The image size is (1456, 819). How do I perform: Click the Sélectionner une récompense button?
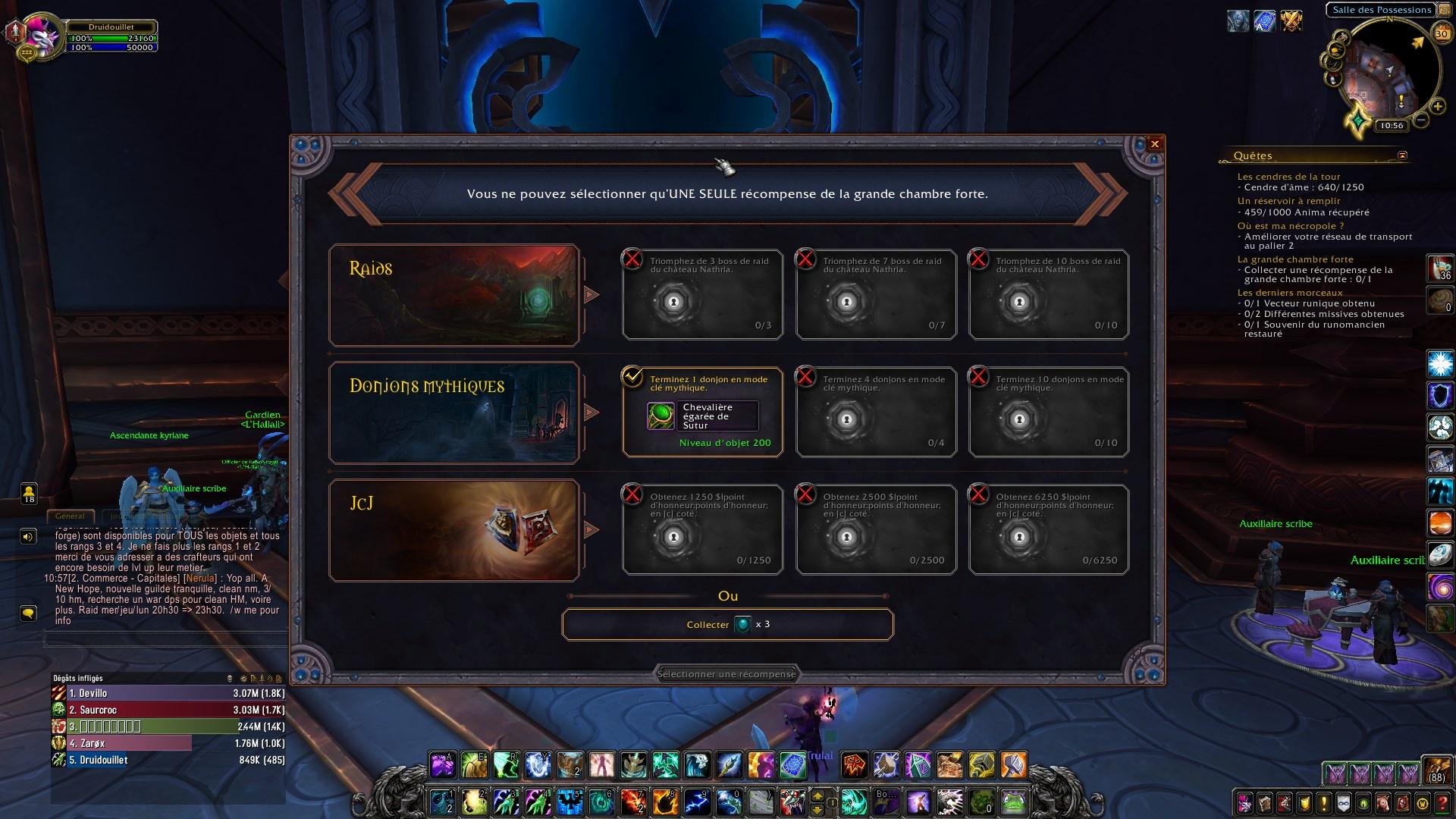(x=726, y=673)
